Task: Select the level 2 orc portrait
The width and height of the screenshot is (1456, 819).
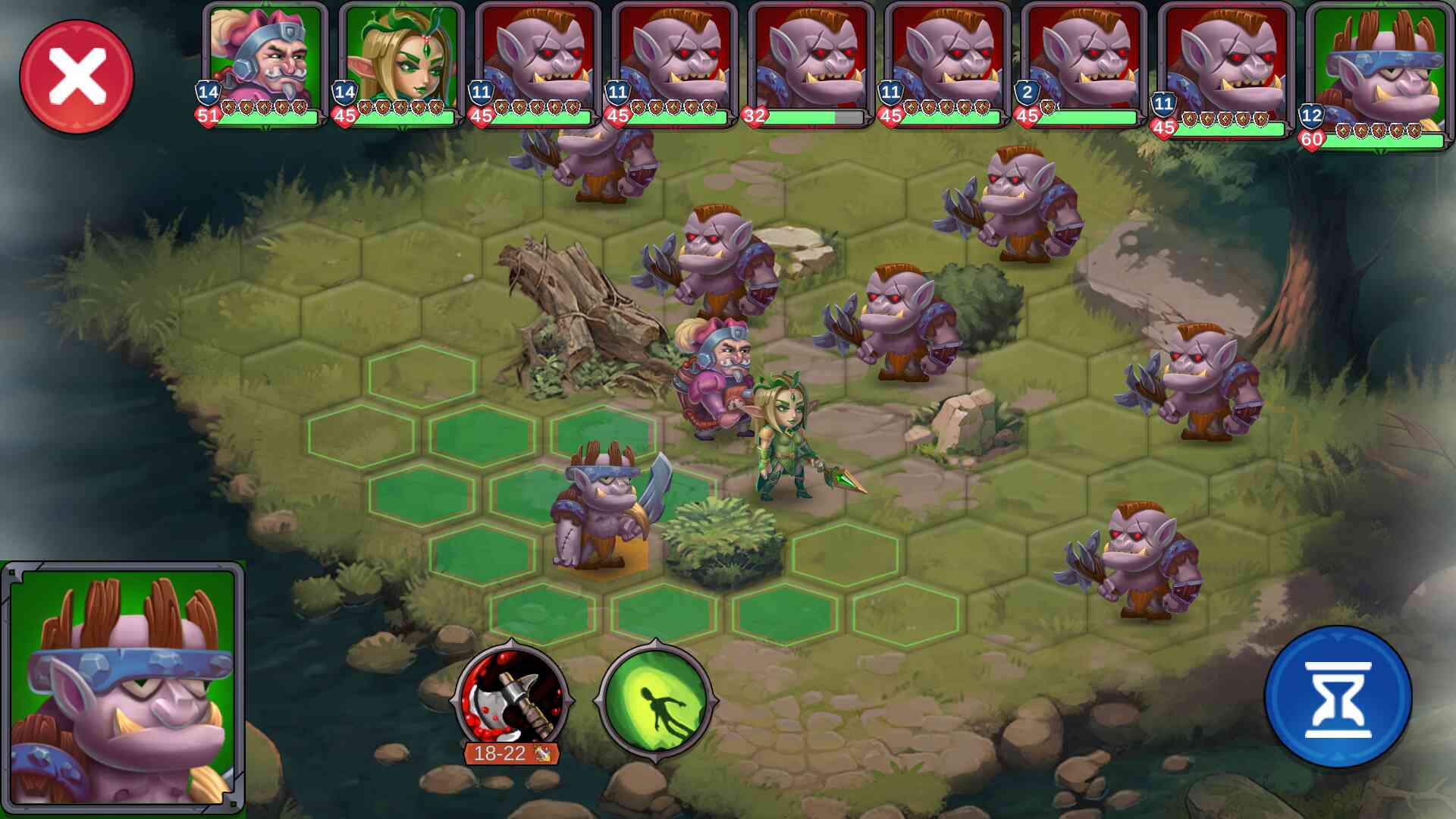Action: coord(1084,64)
